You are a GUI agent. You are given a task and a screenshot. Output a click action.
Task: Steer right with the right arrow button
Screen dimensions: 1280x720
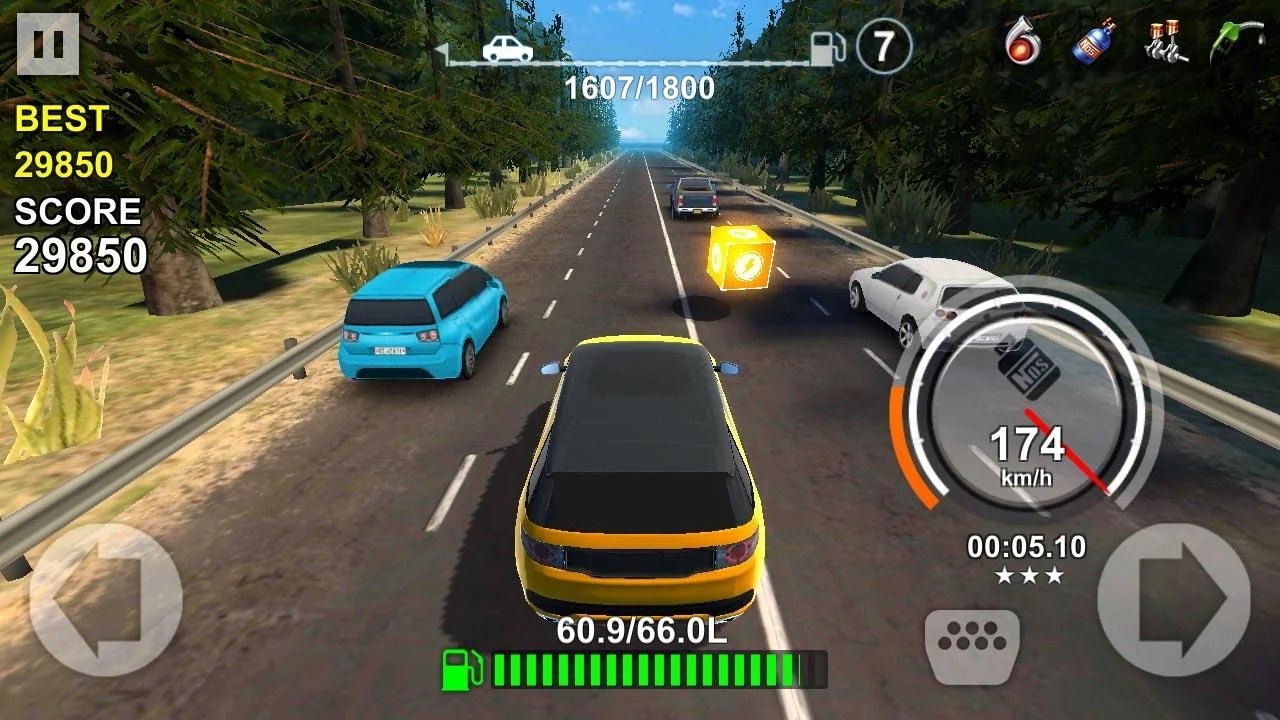[1174, 598]
